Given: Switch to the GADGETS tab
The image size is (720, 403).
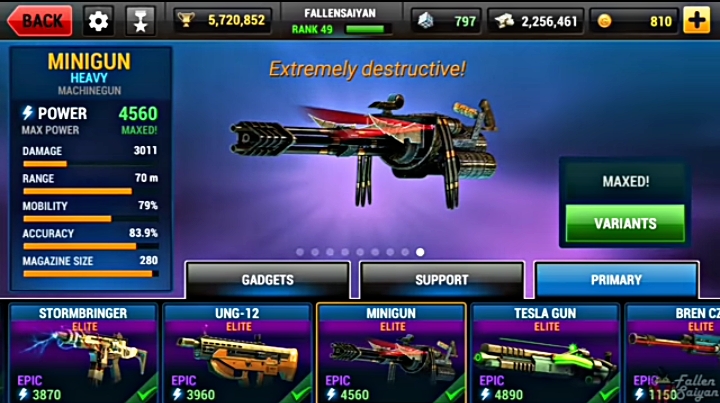Looking at the screenshot, I should (x=268, y=280).
